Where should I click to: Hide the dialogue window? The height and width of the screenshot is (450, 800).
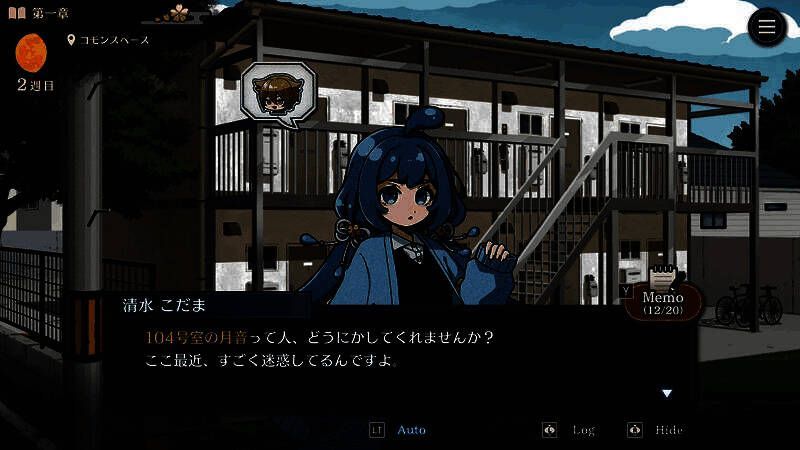668,430
